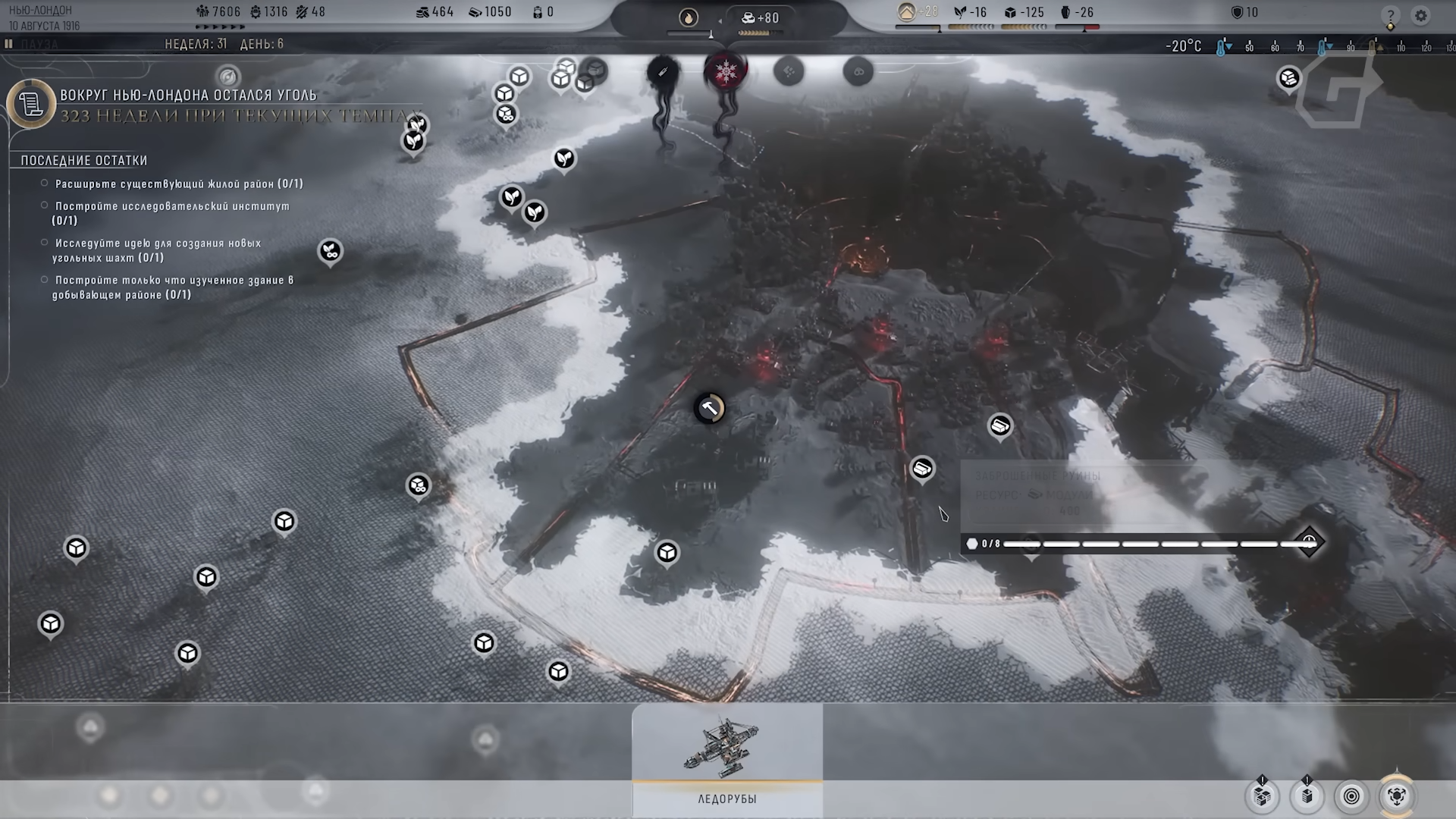Open the districts build button with stacked buildings
Image resolution: width=1456 pixels, height=819 pixels.
click(1263, 796)
